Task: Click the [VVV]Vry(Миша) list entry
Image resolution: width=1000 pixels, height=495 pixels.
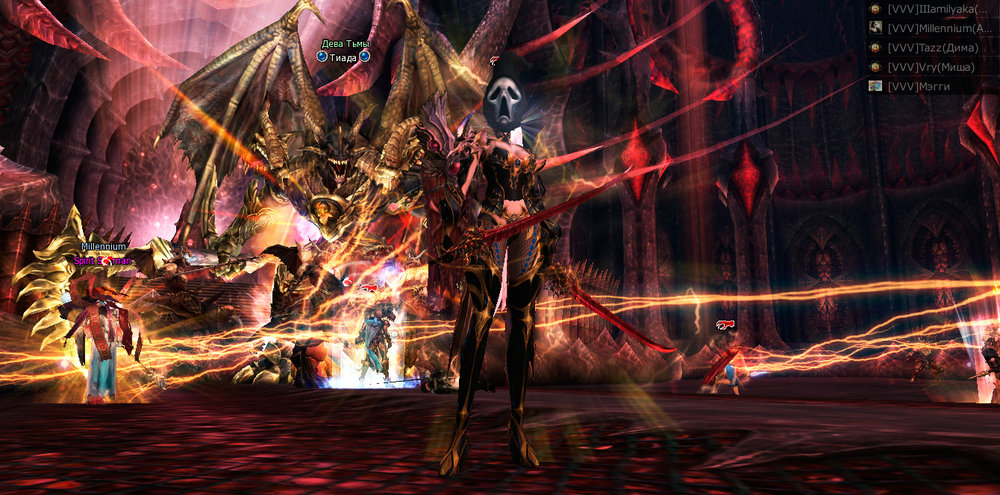Action: (x=932, y=66)
